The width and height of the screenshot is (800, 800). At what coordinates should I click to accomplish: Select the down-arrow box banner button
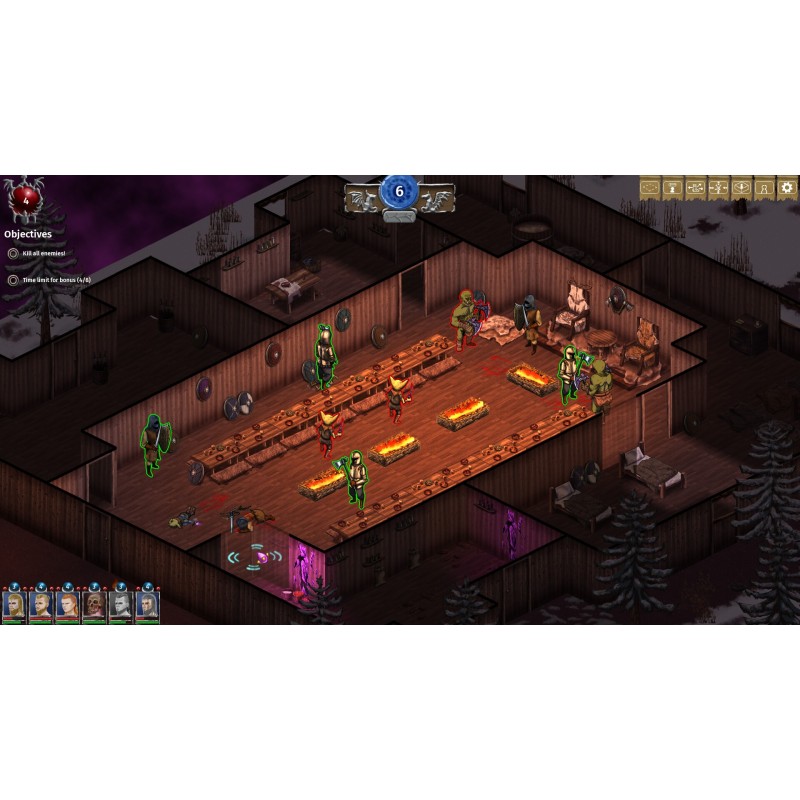tap(741, 187)
